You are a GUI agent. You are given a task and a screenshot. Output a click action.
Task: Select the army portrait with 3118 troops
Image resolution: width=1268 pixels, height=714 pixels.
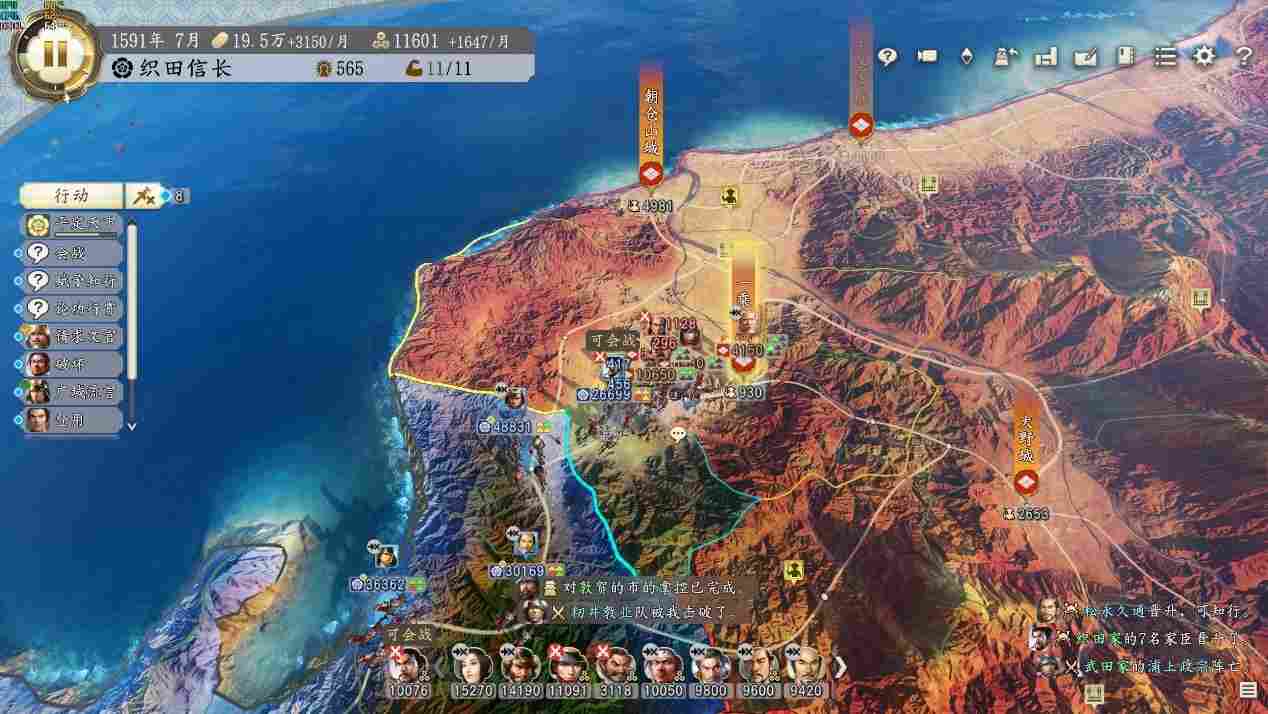click(x=615, y=671)
